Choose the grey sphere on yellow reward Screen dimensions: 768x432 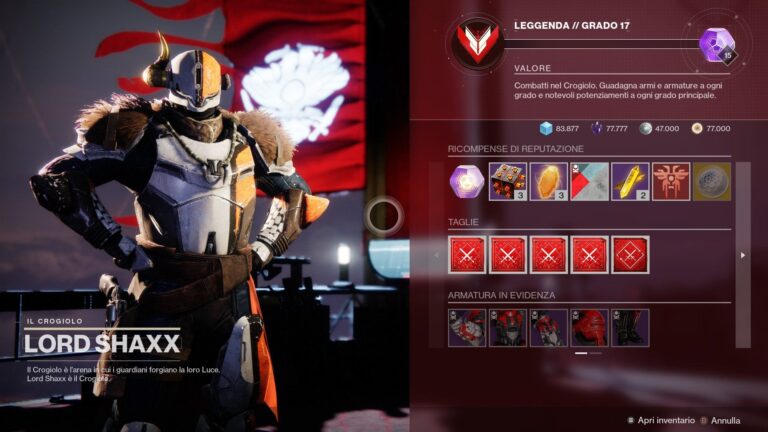click(711, 181)
